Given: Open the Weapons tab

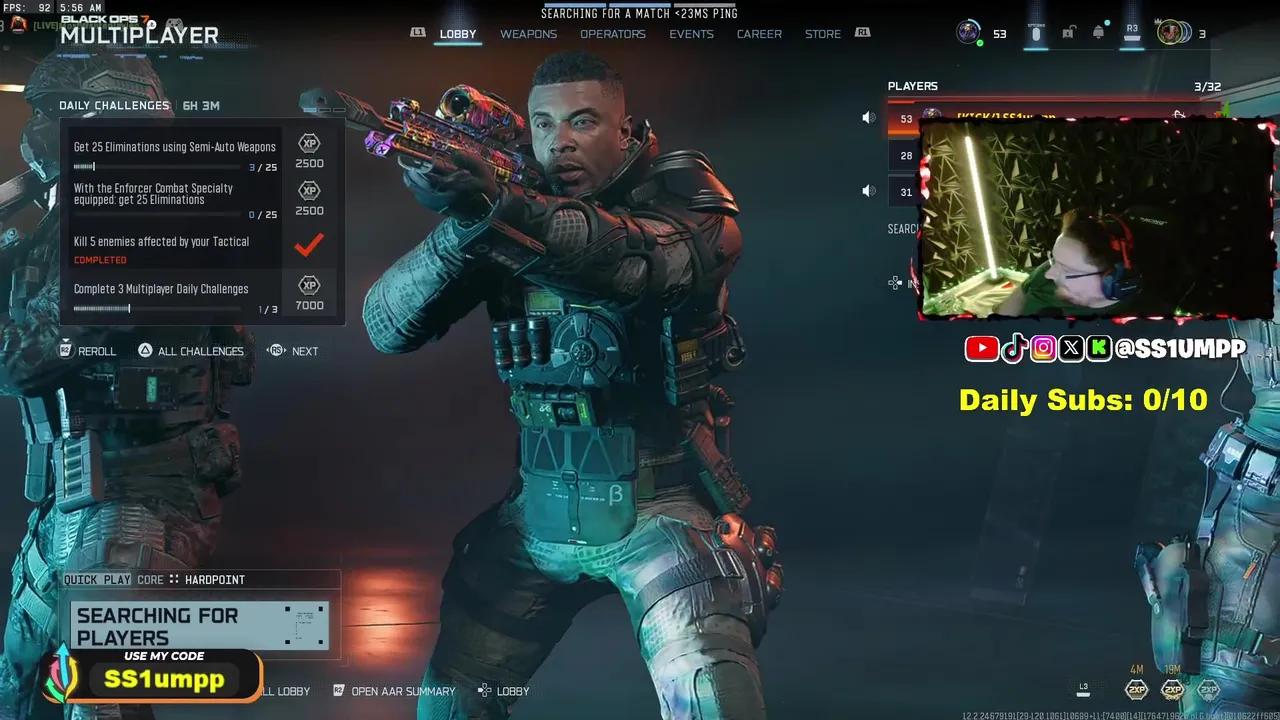Looking at the screenshot, I should pos(528,34).
